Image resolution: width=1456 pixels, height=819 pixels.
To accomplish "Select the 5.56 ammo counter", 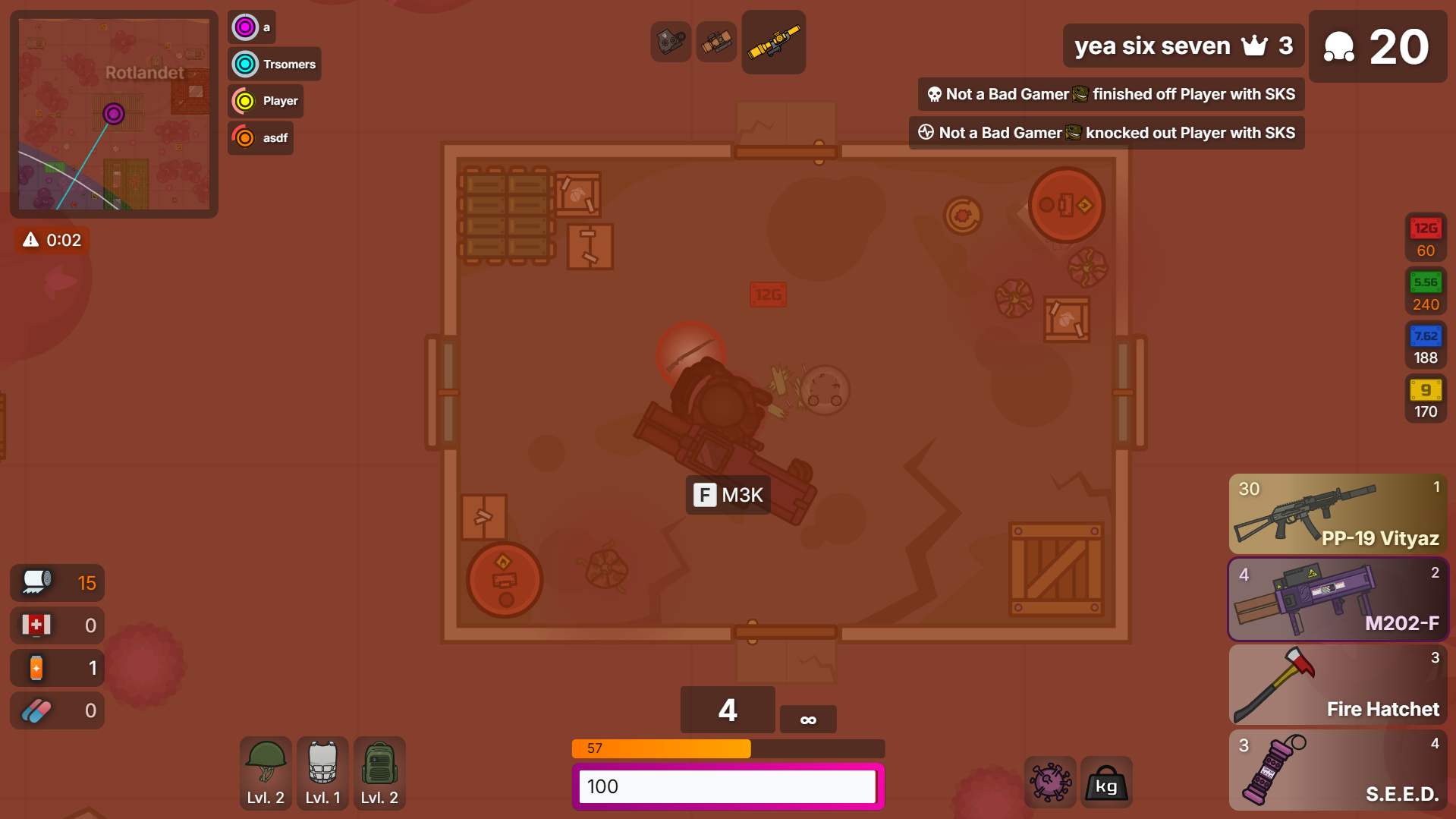I will click(1425, 291).
